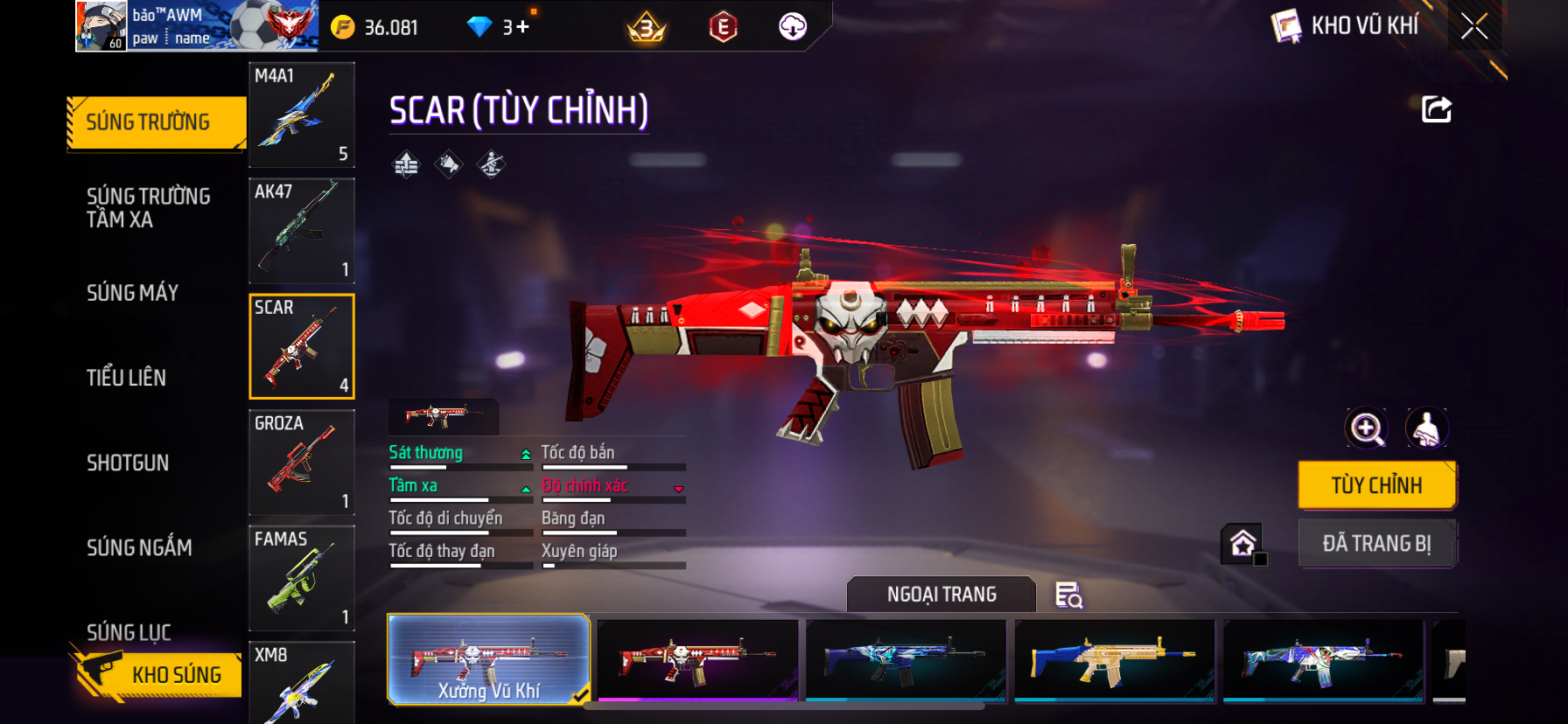The width and height of the screenshot is (1568, 724).
Task: Switch to Súng Ngắm category
Action: (x=139, y=547)
